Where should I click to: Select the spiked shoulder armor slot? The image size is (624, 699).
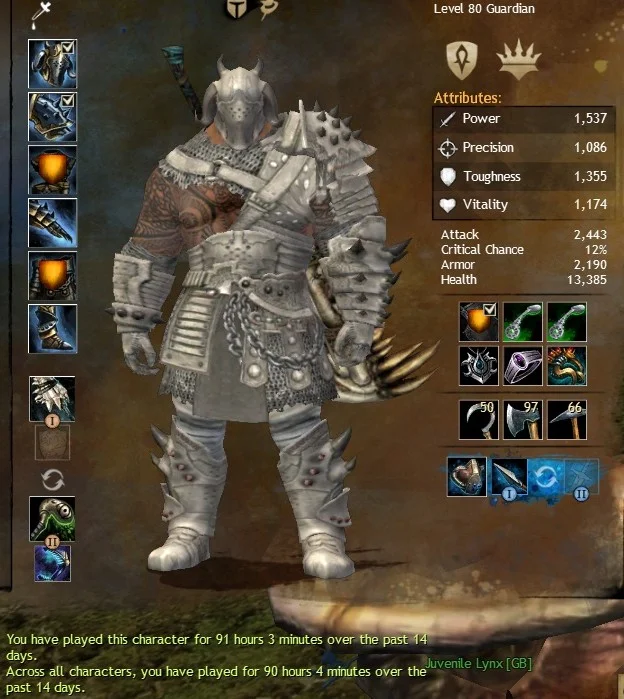pos(52,116)
